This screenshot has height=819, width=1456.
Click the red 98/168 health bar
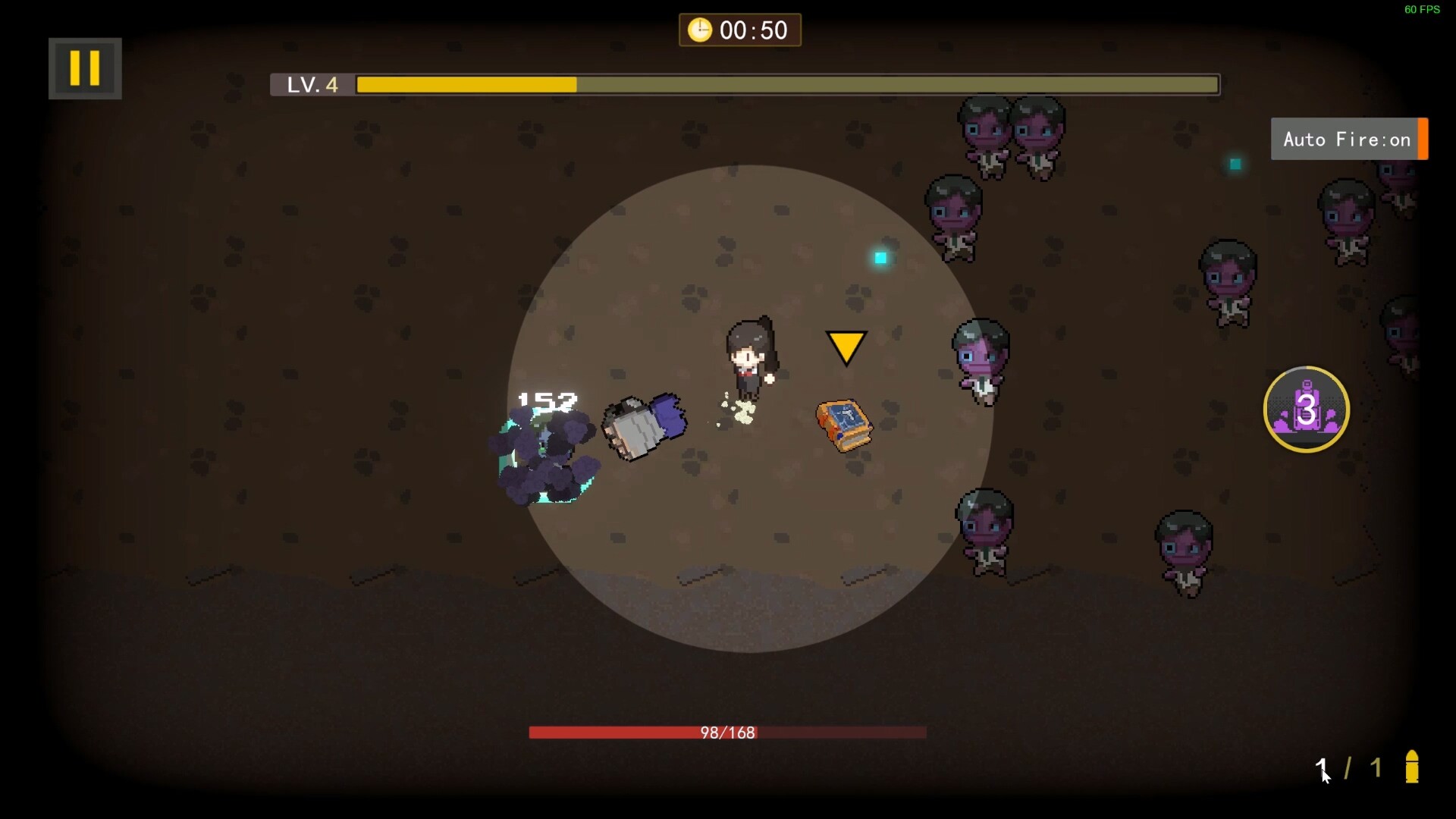pyautogui.click(x=726, y=733)
